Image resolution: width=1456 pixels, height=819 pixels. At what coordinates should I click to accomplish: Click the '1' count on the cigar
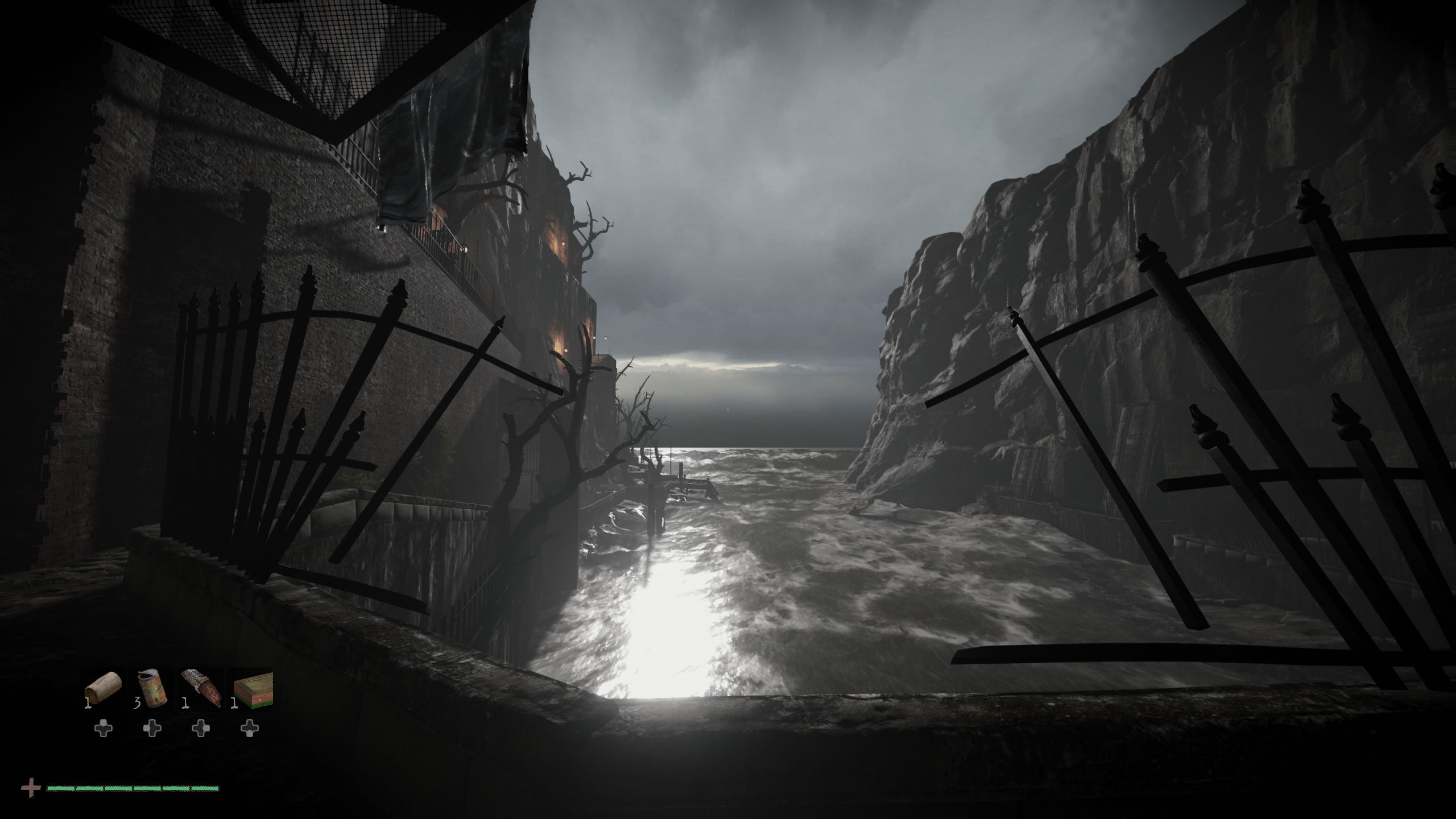[x=186, y=704]
